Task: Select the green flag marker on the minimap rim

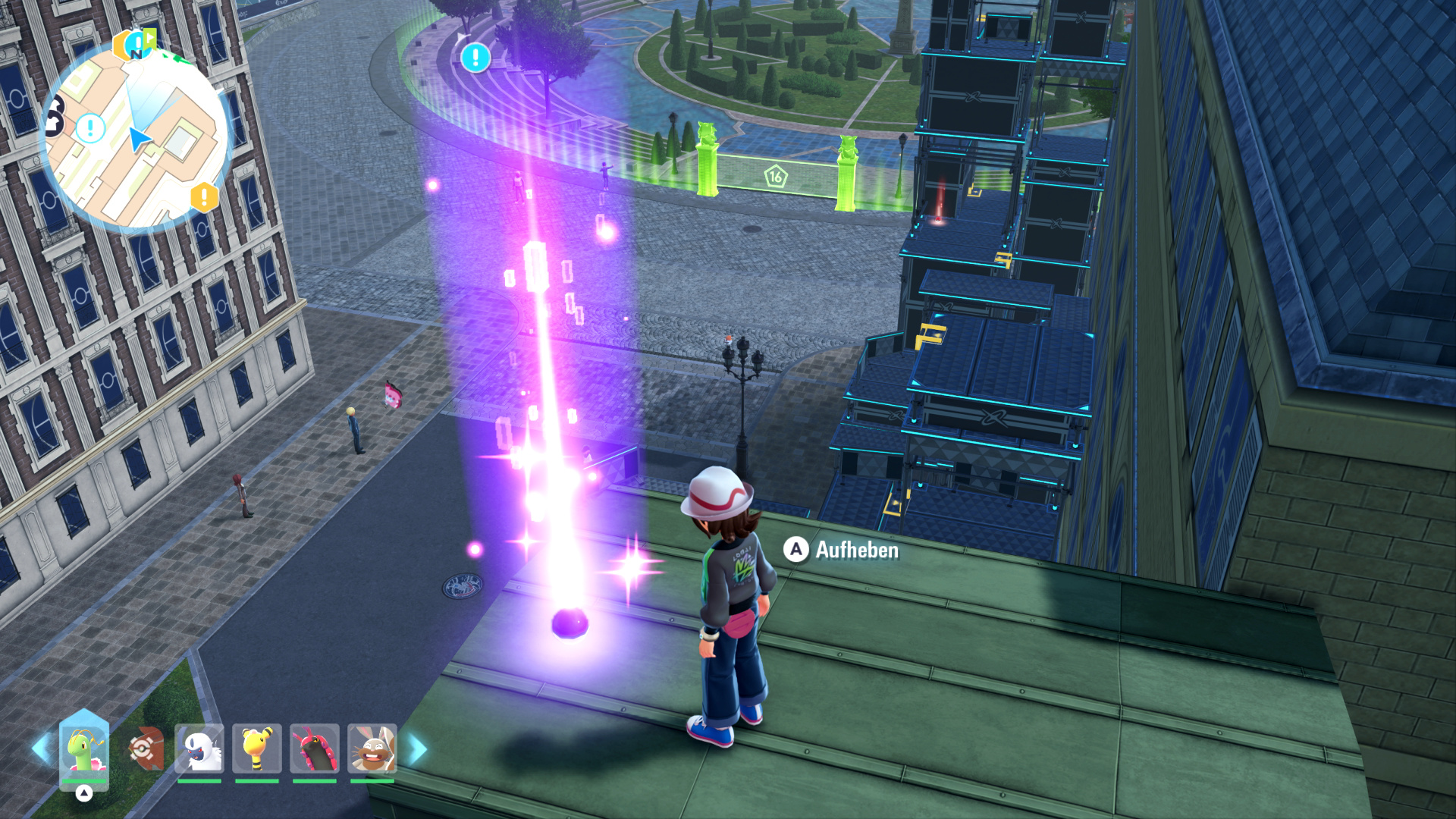Action: click(x=149, y=37)
